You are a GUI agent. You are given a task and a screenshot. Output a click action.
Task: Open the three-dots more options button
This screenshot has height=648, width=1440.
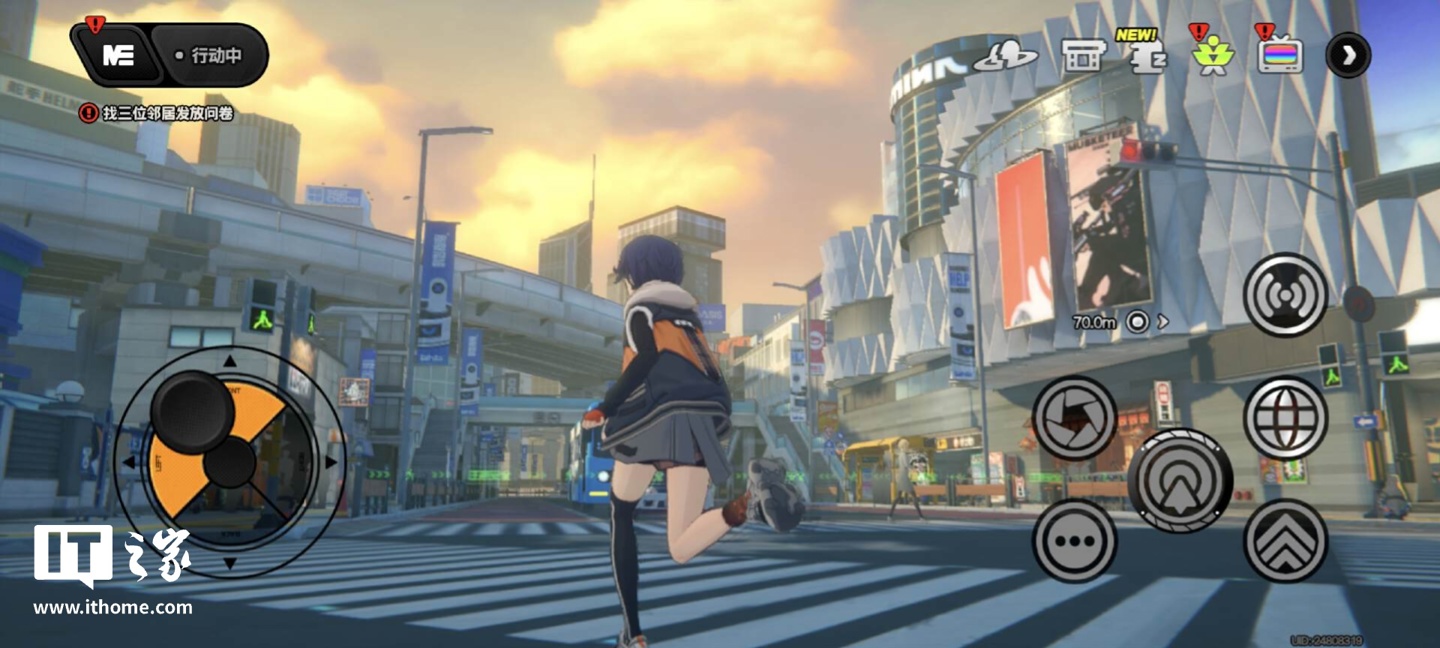pyautogui.click(x=1074, y=541)
